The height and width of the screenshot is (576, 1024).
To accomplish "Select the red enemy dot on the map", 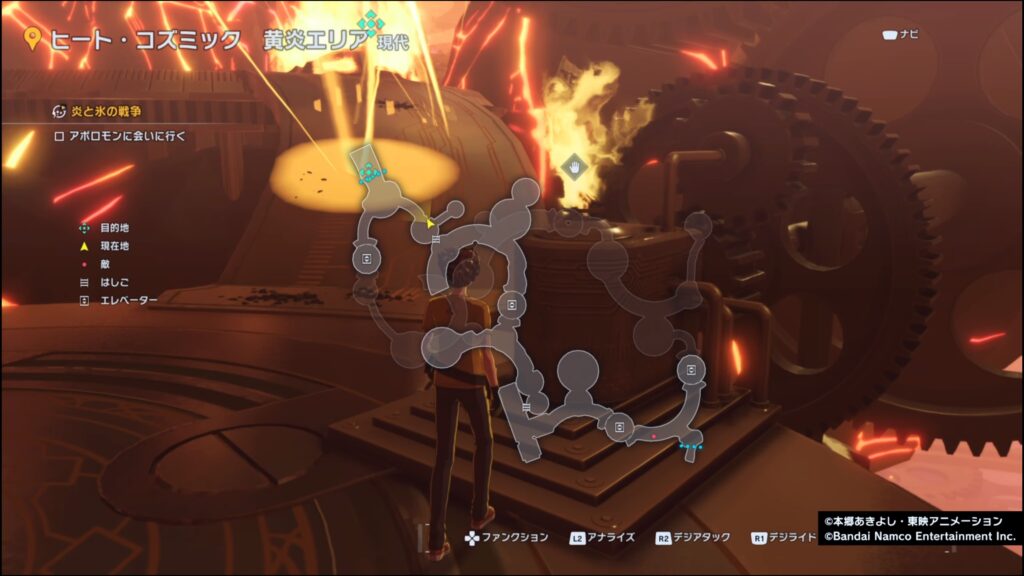I will (x=654, y=437).
